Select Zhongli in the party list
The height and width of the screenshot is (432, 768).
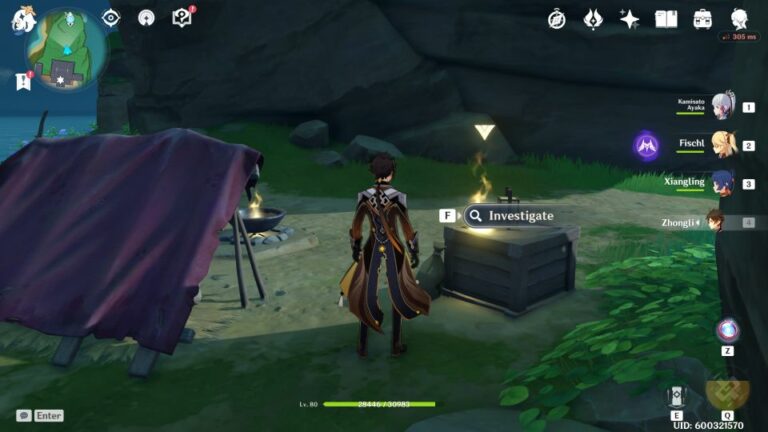716,221
